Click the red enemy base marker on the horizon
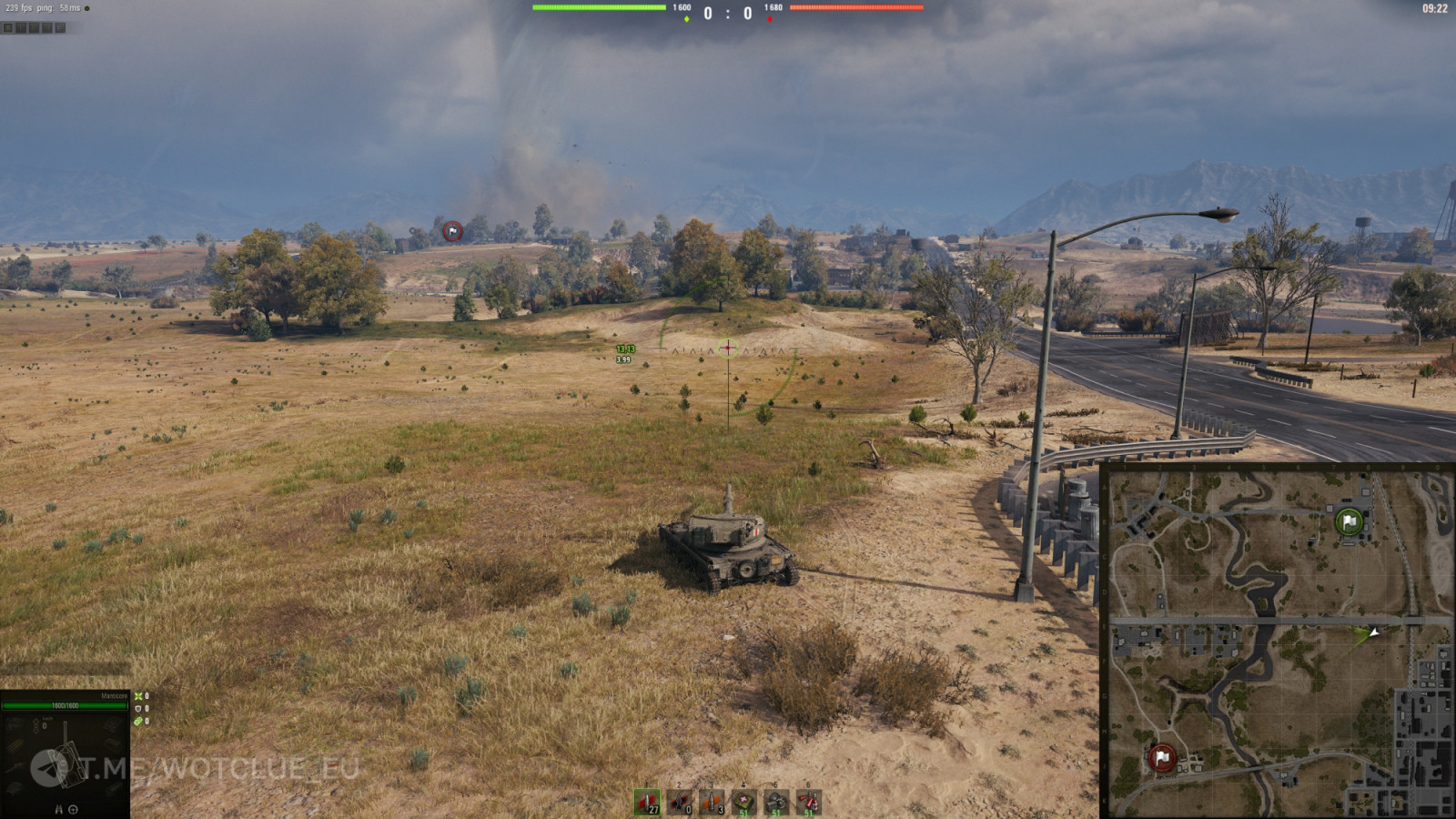Screen dimensions: 1456x819 point(452,232)
